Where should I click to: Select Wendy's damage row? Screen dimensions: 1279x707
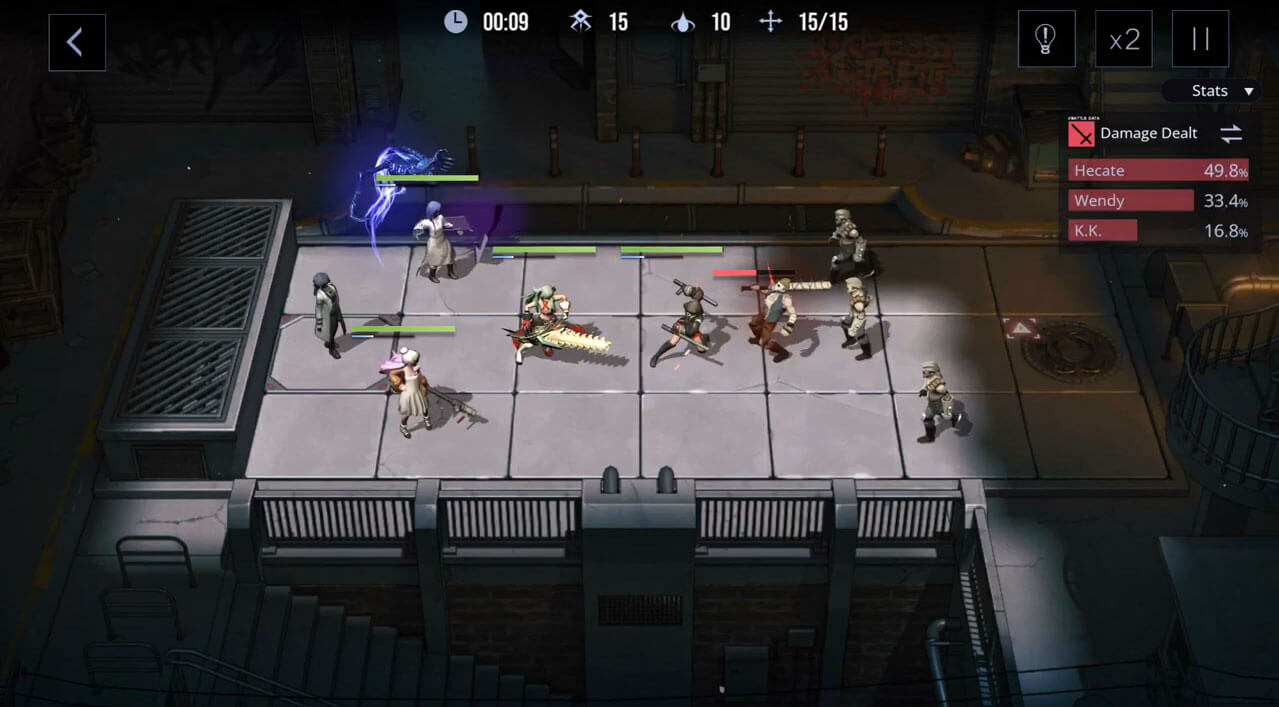point(1158,201)
